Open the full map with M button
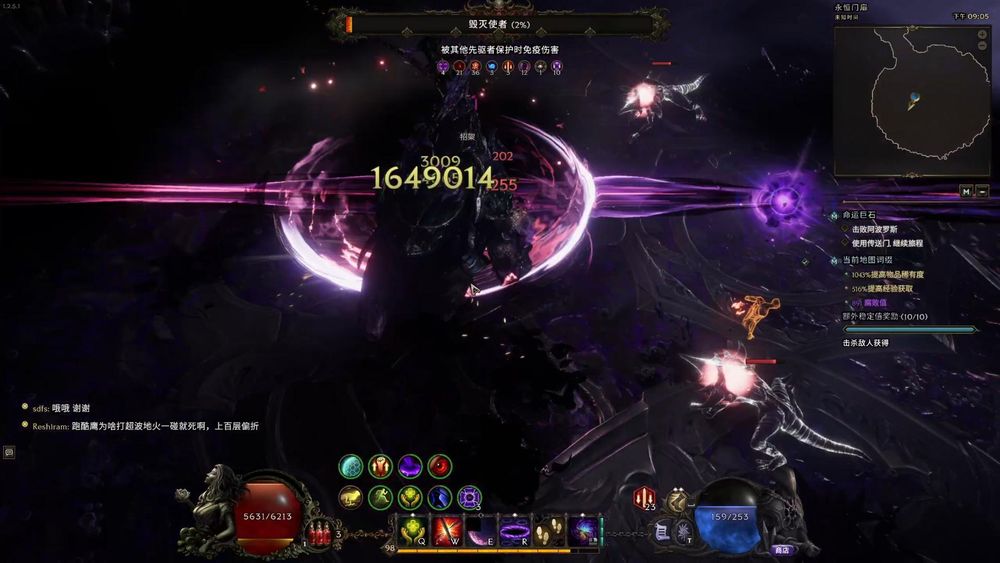1000x563 pixels. click(966, 191)
